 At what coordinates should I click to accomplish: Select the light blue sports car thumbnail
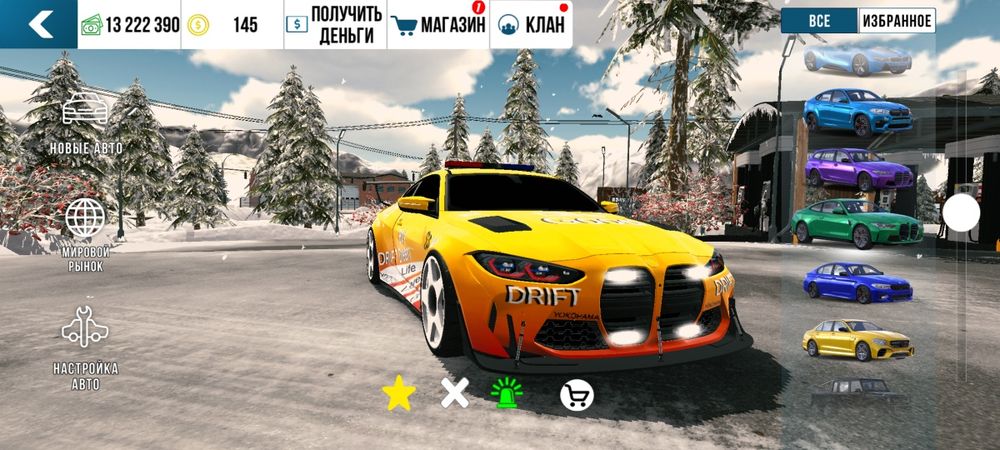coord(858,58)
